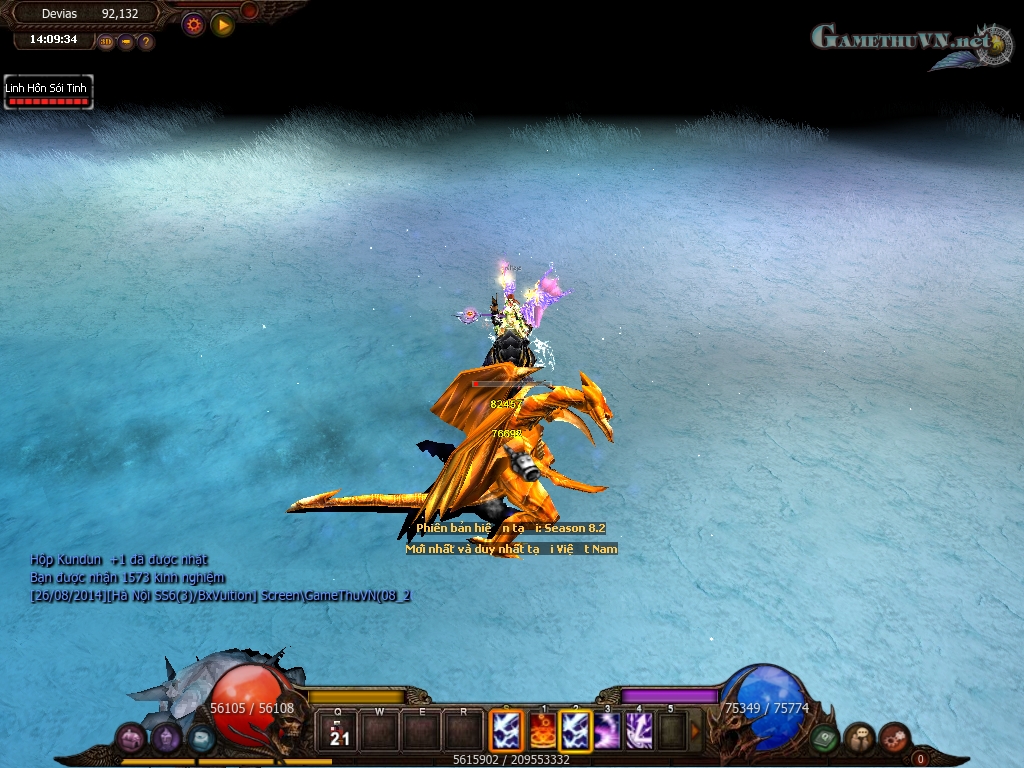Use the Q slot item with count 21
Image resolution: width=1024 pixels, height=768 pixels.
coord(339,731)
